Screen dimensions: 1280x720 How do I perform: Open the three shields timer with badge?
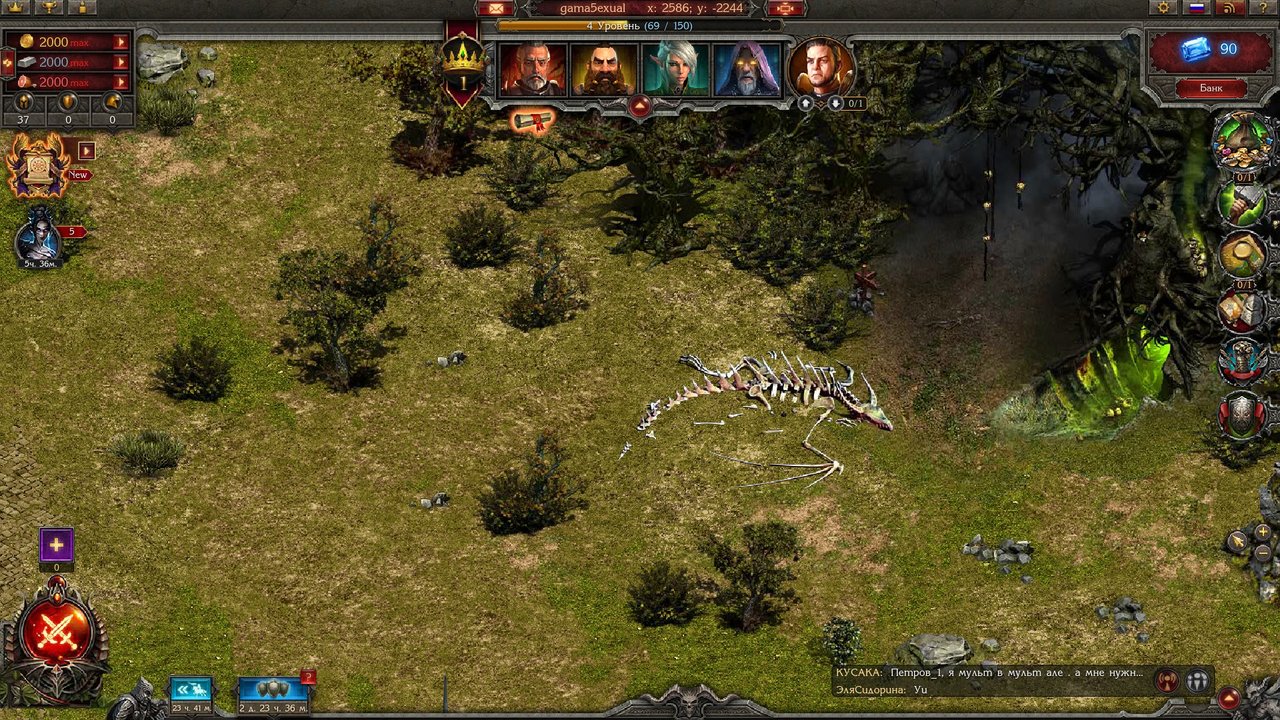[x=272, y=689]
